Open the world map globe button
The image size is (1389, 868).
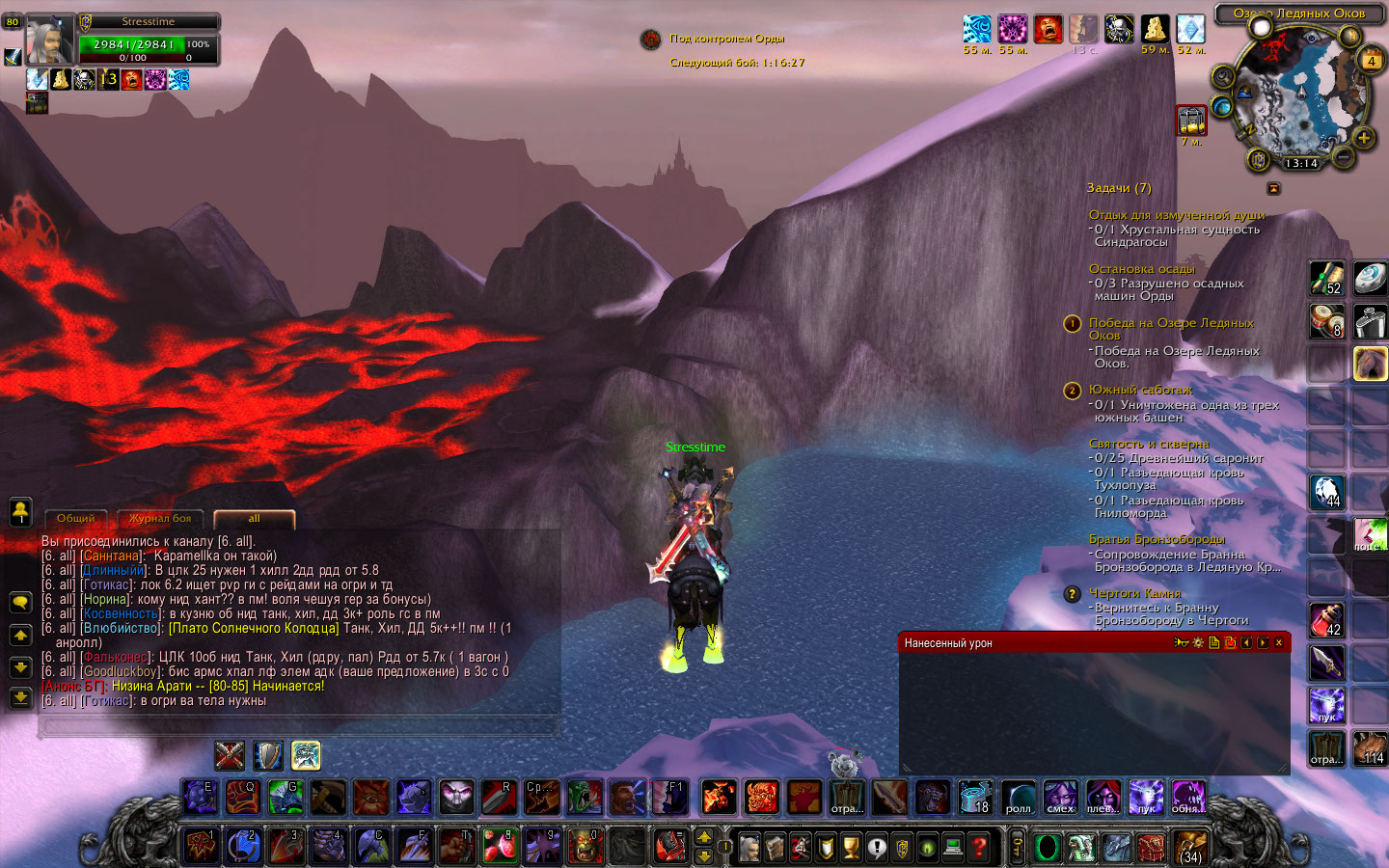click(x=1223, y=106)
